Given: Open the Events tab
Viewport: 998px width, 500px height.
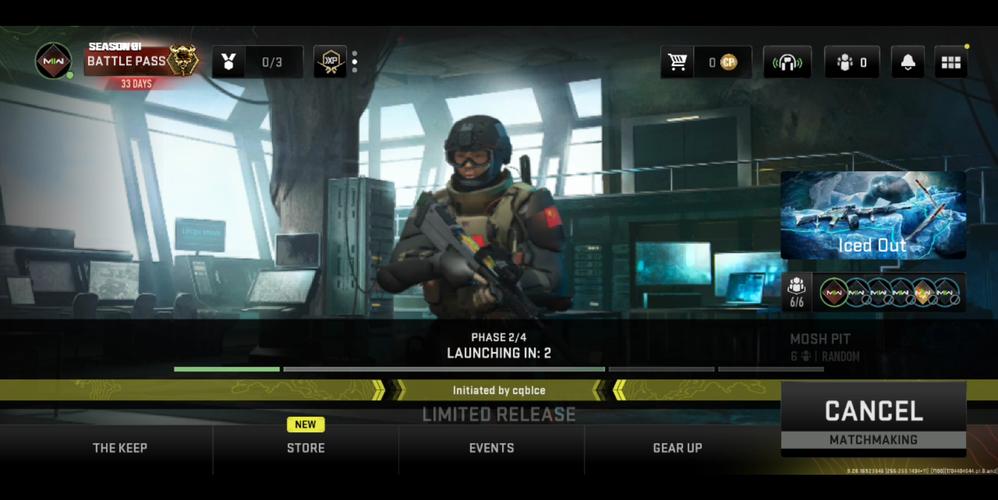Looking at the screenshot, I should pyautogui.click(x=491, y=448).
